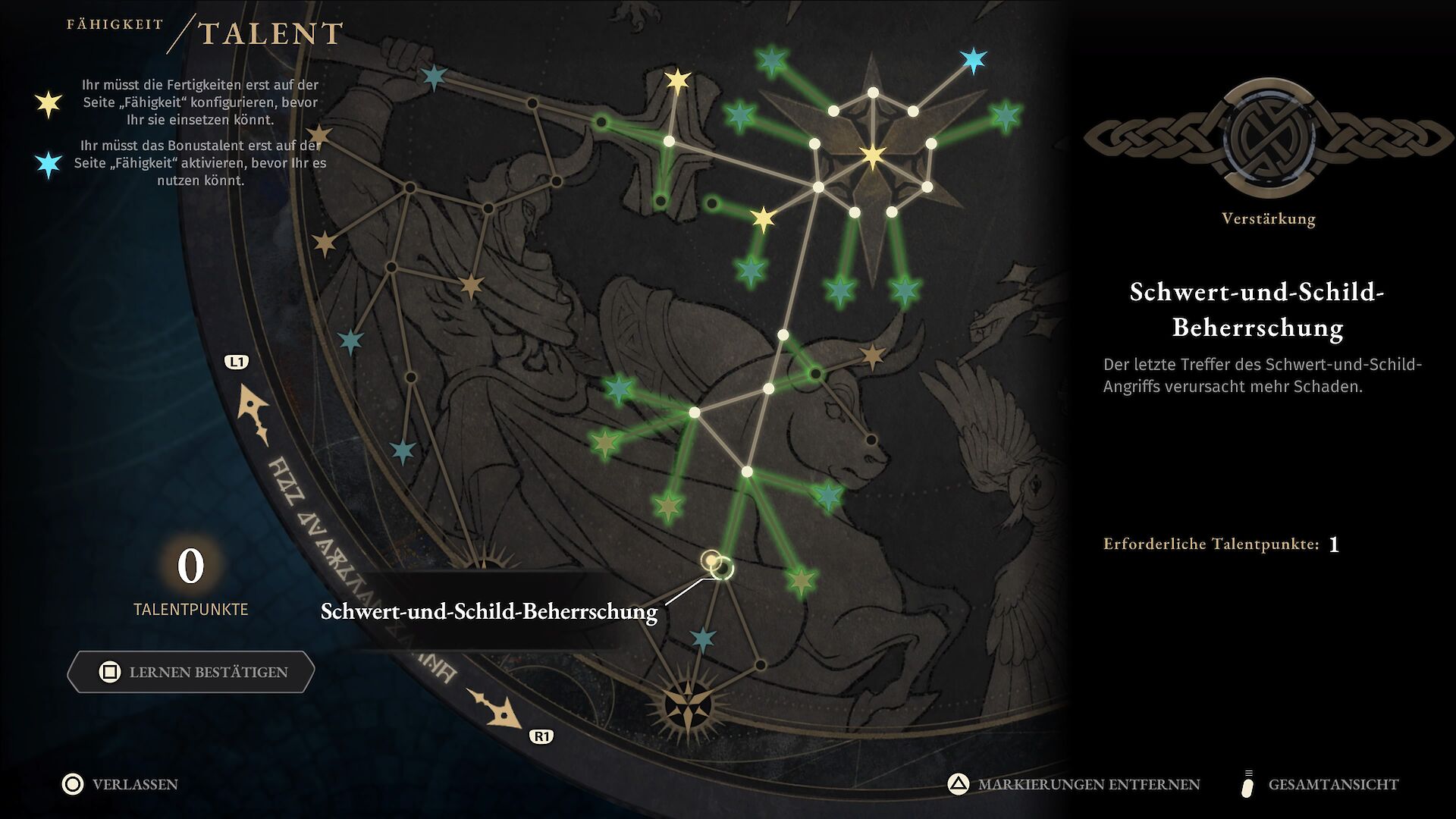Select the Talent tab heading
The height and width of the screenshot is (819, 1456).
pos(271,34)
